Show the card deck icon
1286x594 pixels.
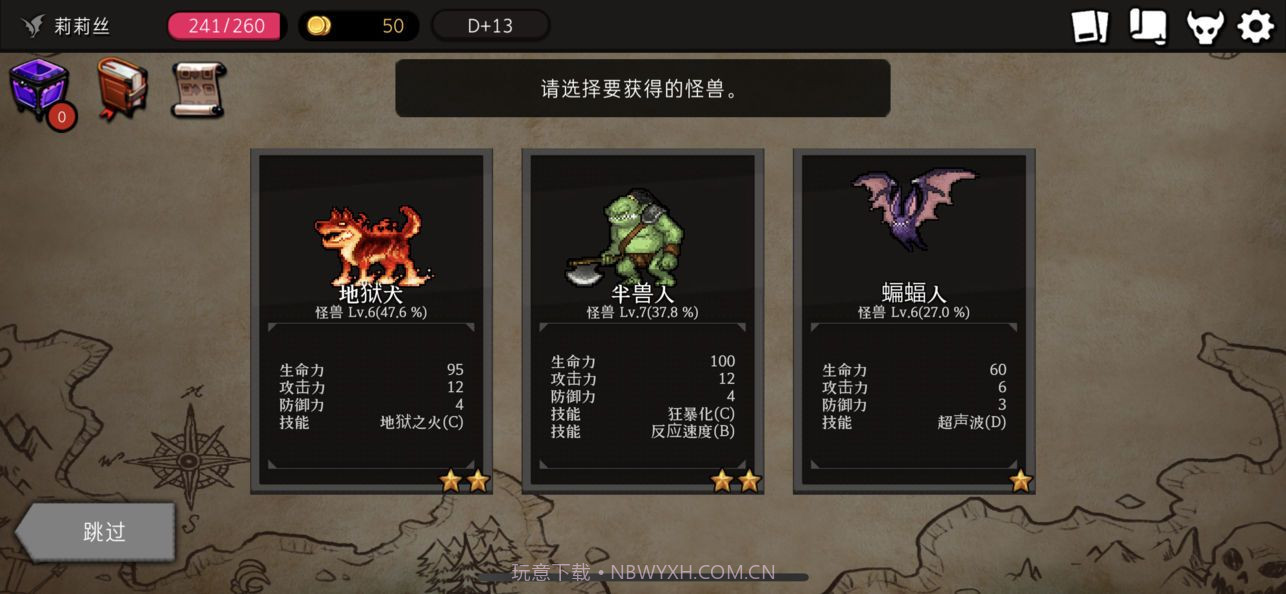tap(1090, 26)
